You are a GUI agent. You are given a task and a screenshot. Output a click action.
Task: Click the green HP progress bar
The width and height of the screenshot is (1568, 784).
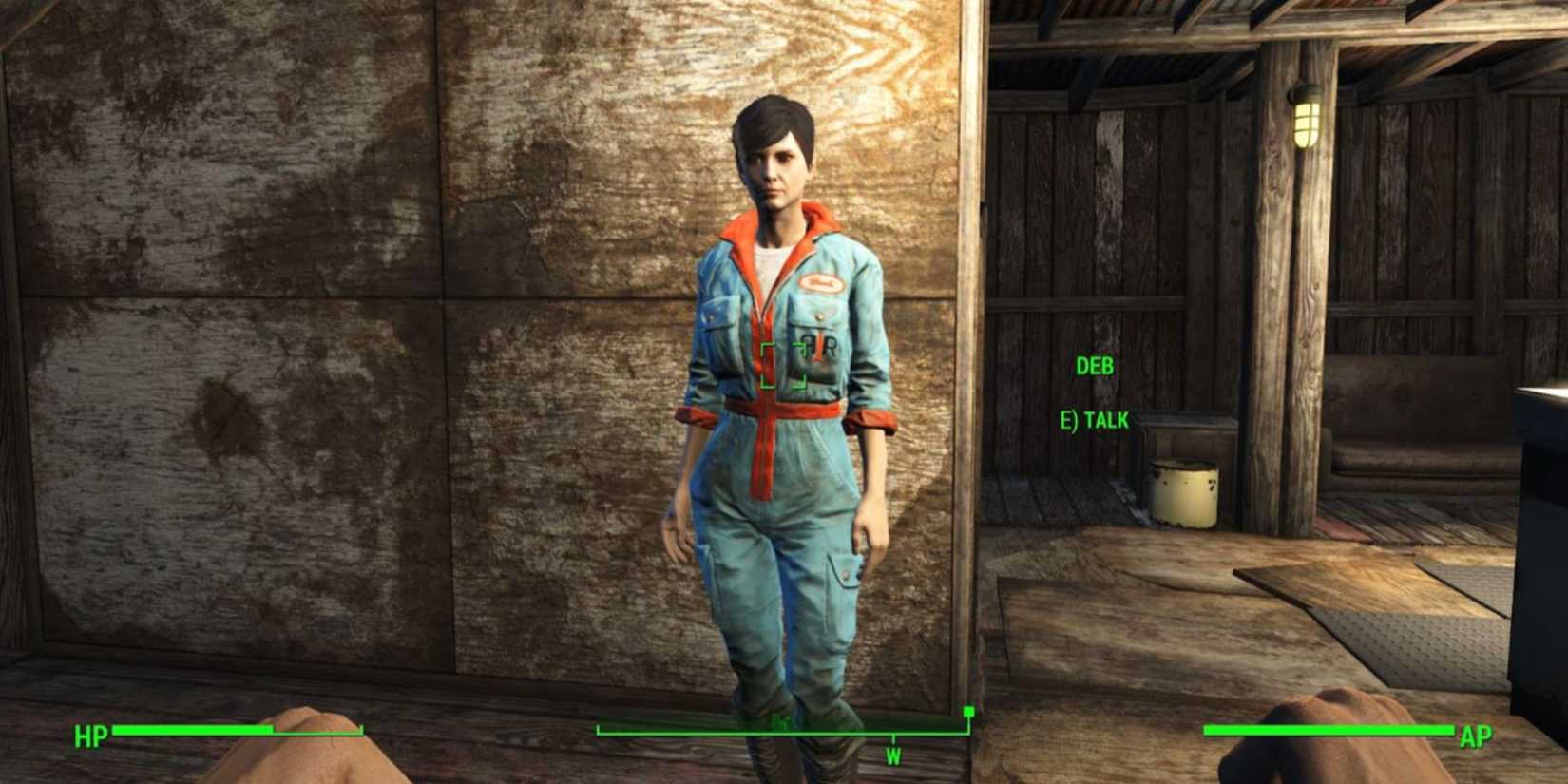[x=190, y=732]
